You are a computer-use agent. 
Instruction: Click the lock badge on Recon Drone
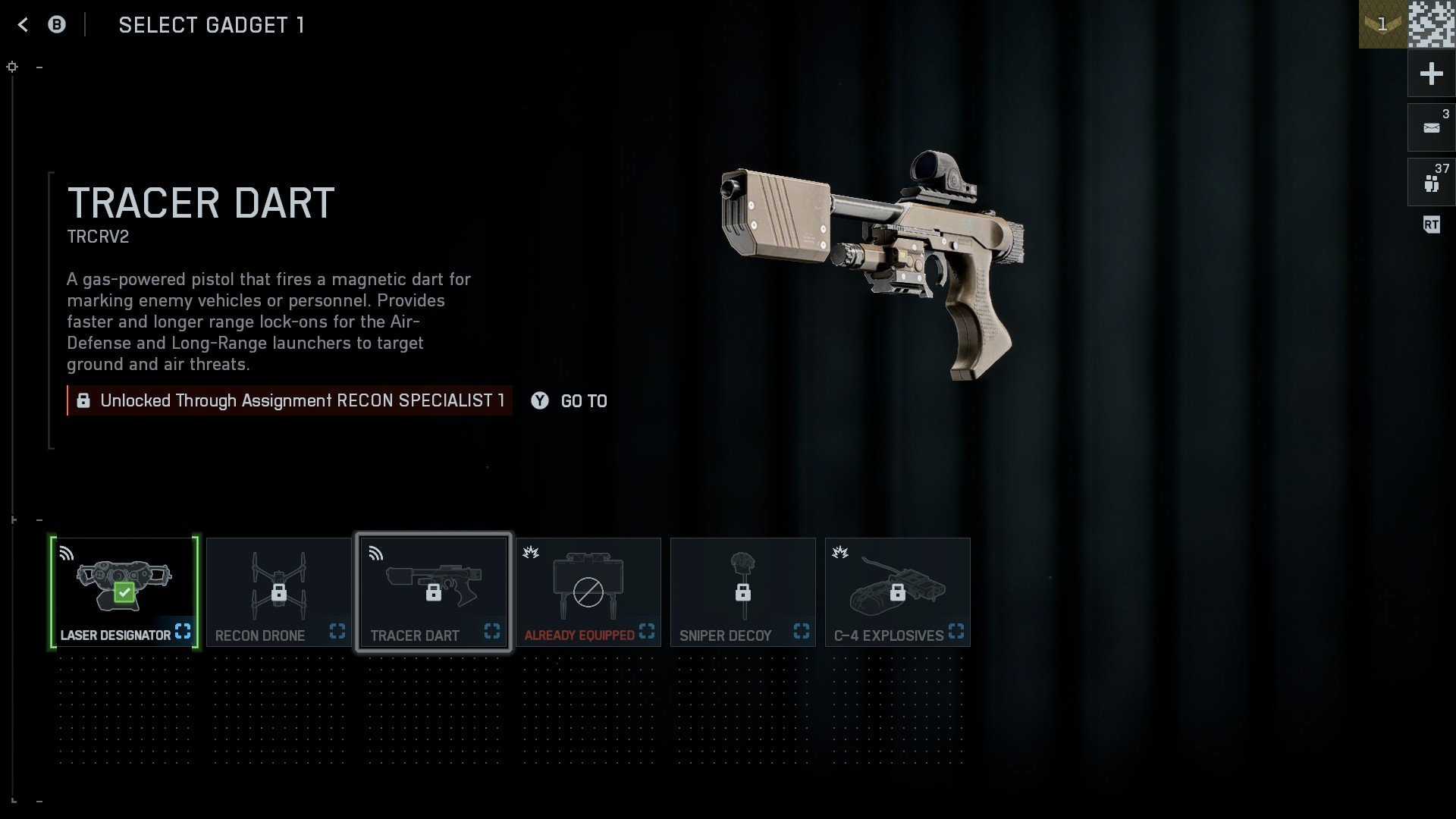click(x=281, y=591)
